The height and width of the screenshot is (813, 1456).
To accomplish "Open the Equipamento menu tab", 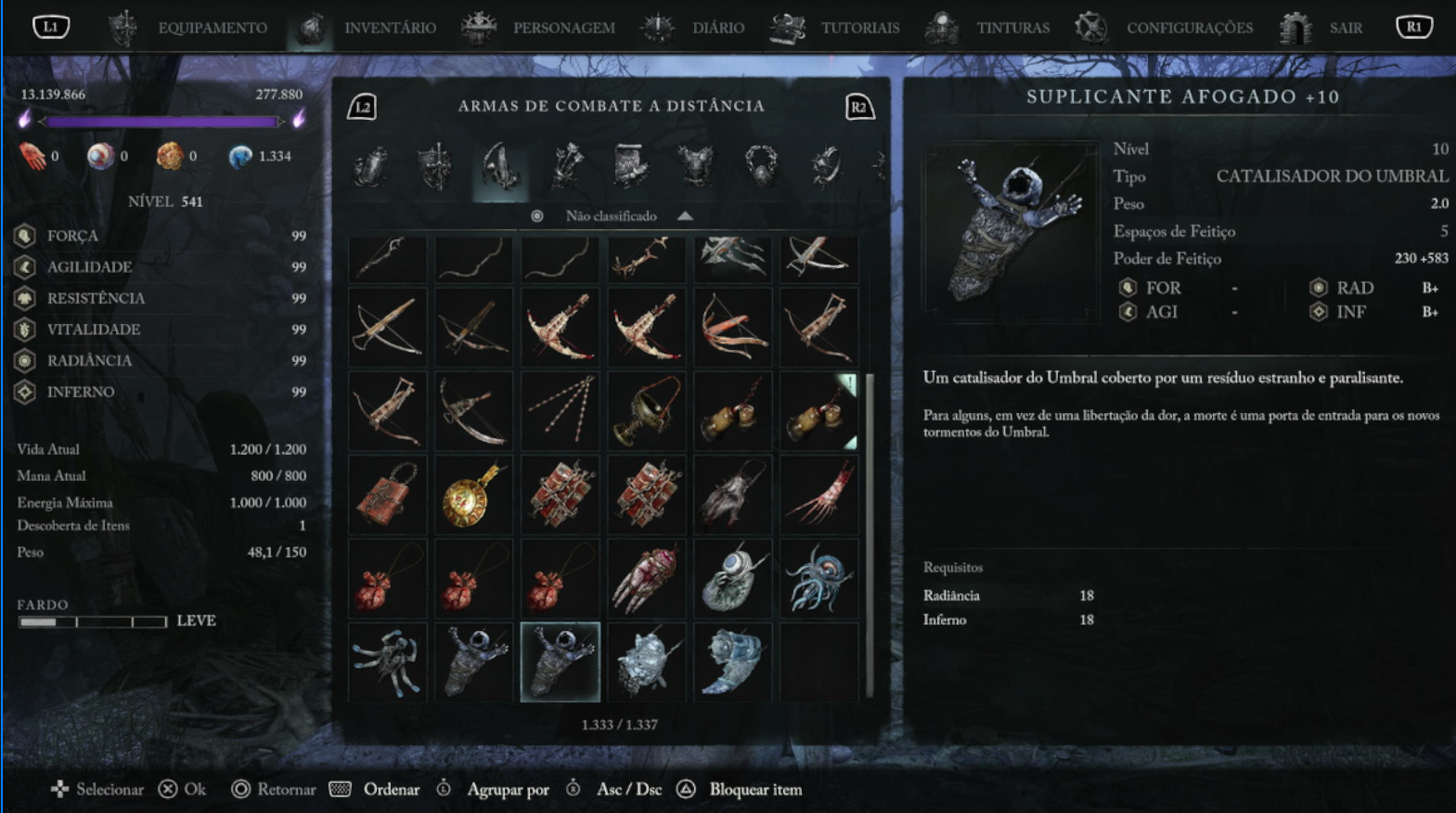I will click(x=212, y=28).
